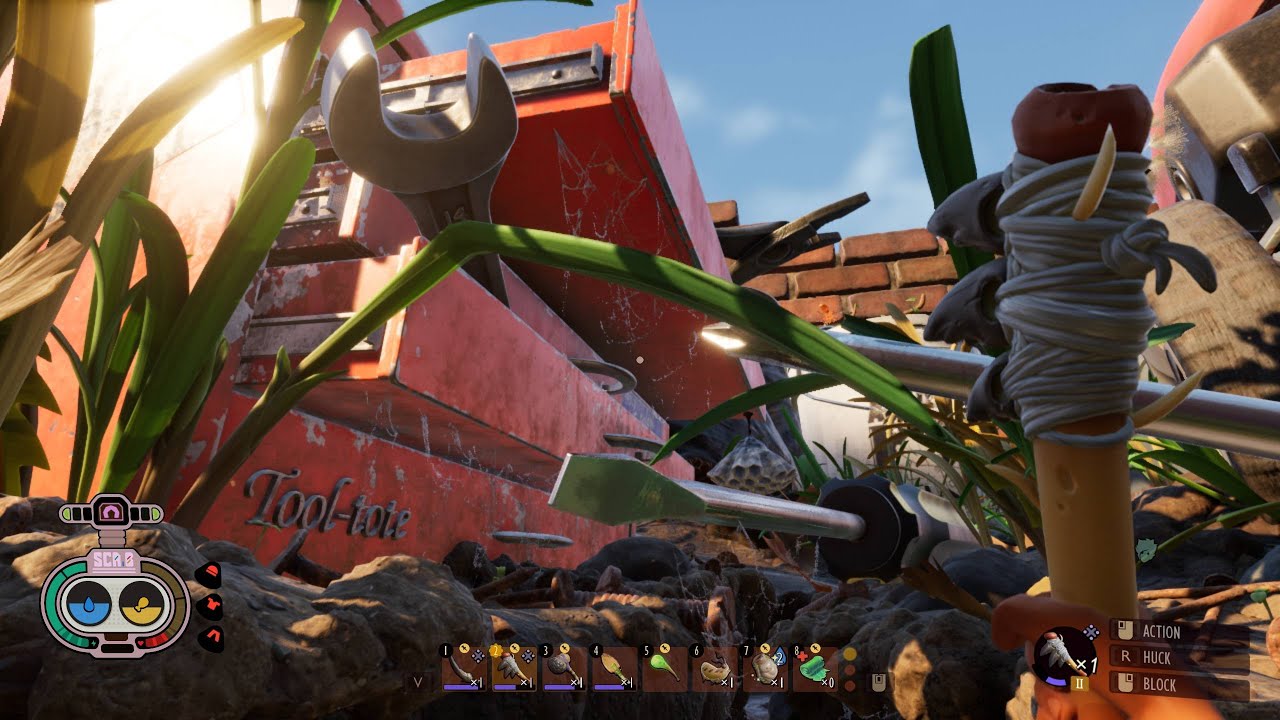
Task: Expand the hotbar with the V arrow
Action: point(419,682)
